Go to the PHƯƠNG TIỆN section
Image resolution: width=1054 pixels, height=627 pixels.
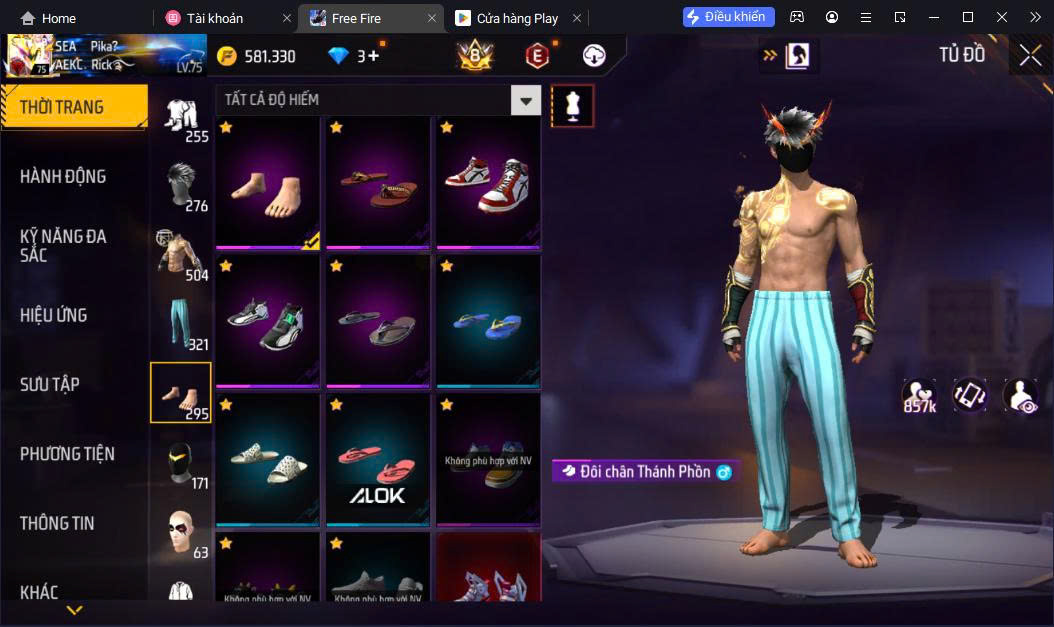pyautogui.click(x=67, y=454)
